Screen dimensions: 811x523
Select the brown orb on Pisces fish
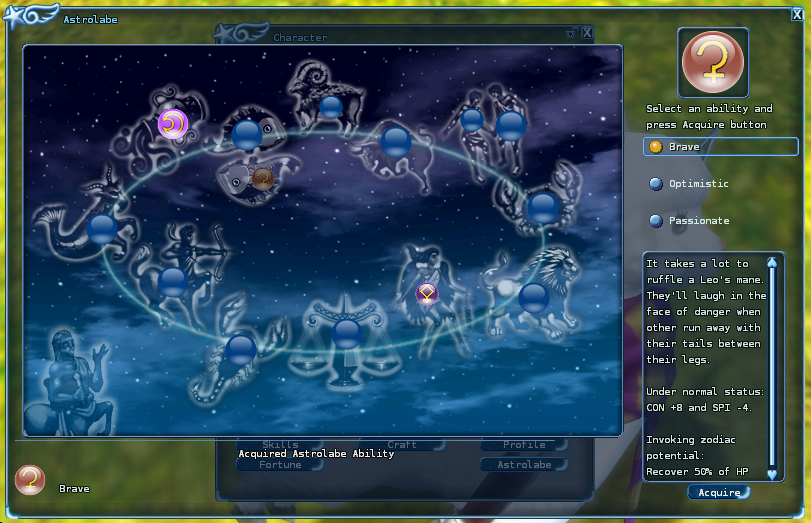click(x=263, y=178)
